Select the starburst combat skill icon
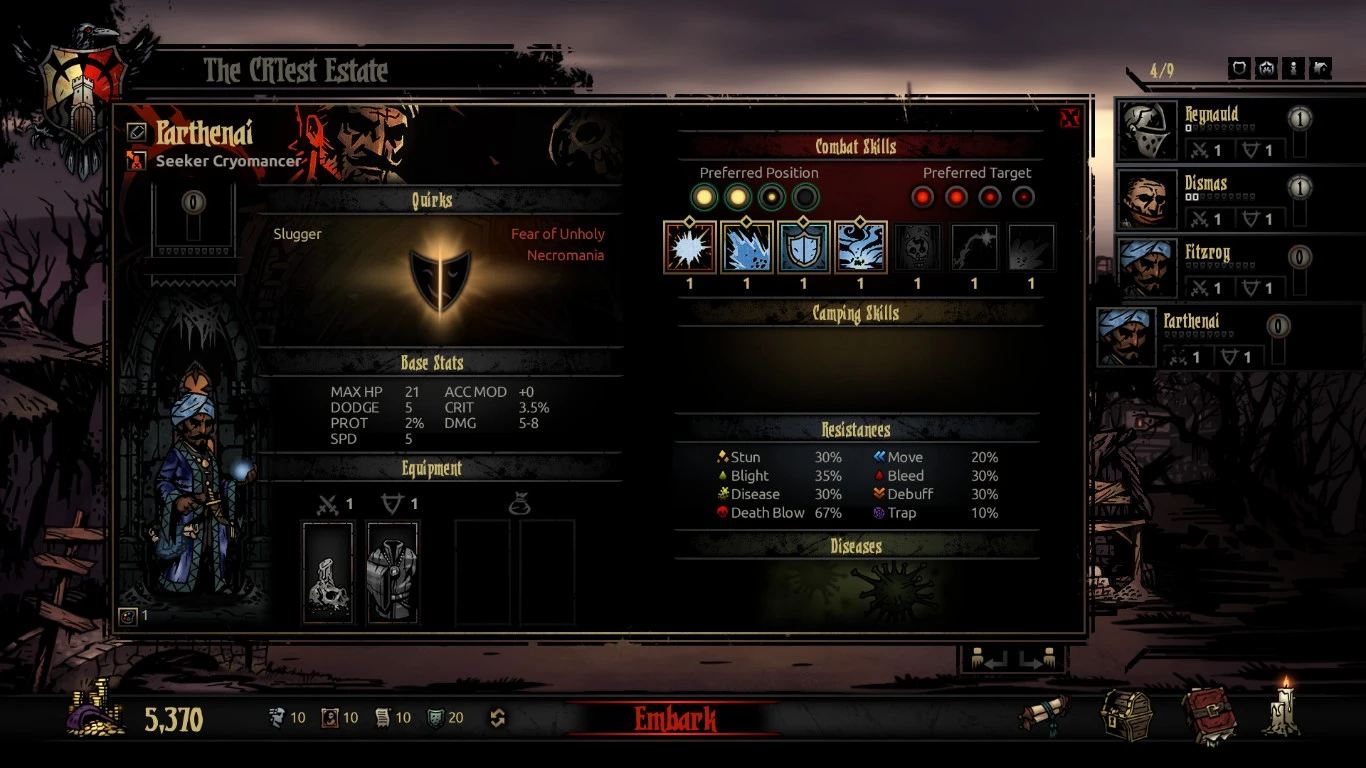The image size is (1366, 768). pos(689,248)
